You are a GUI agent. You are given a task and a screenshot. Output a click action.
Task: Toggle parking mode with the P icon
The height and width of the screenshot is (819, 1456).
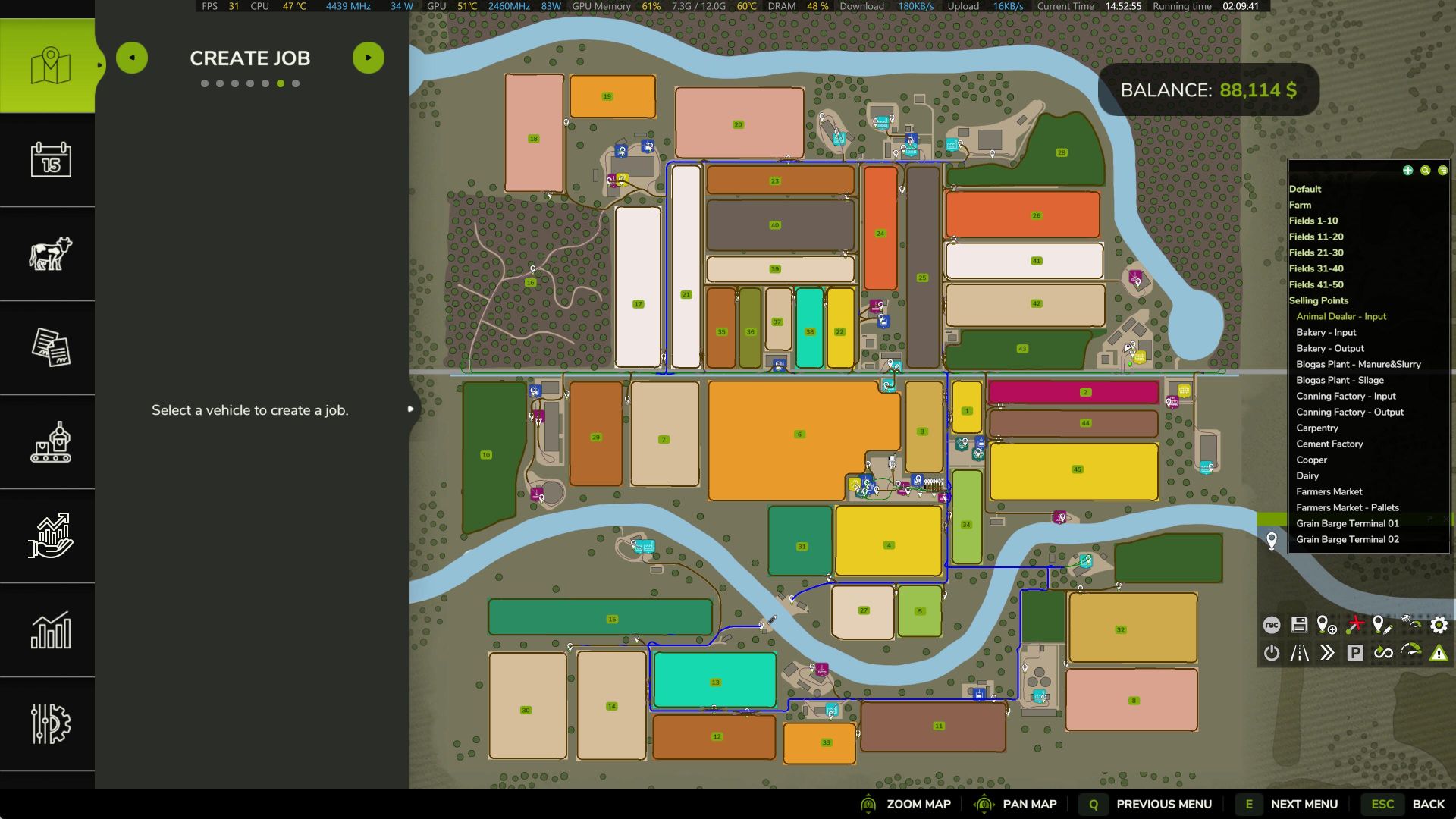(1354, 652)
